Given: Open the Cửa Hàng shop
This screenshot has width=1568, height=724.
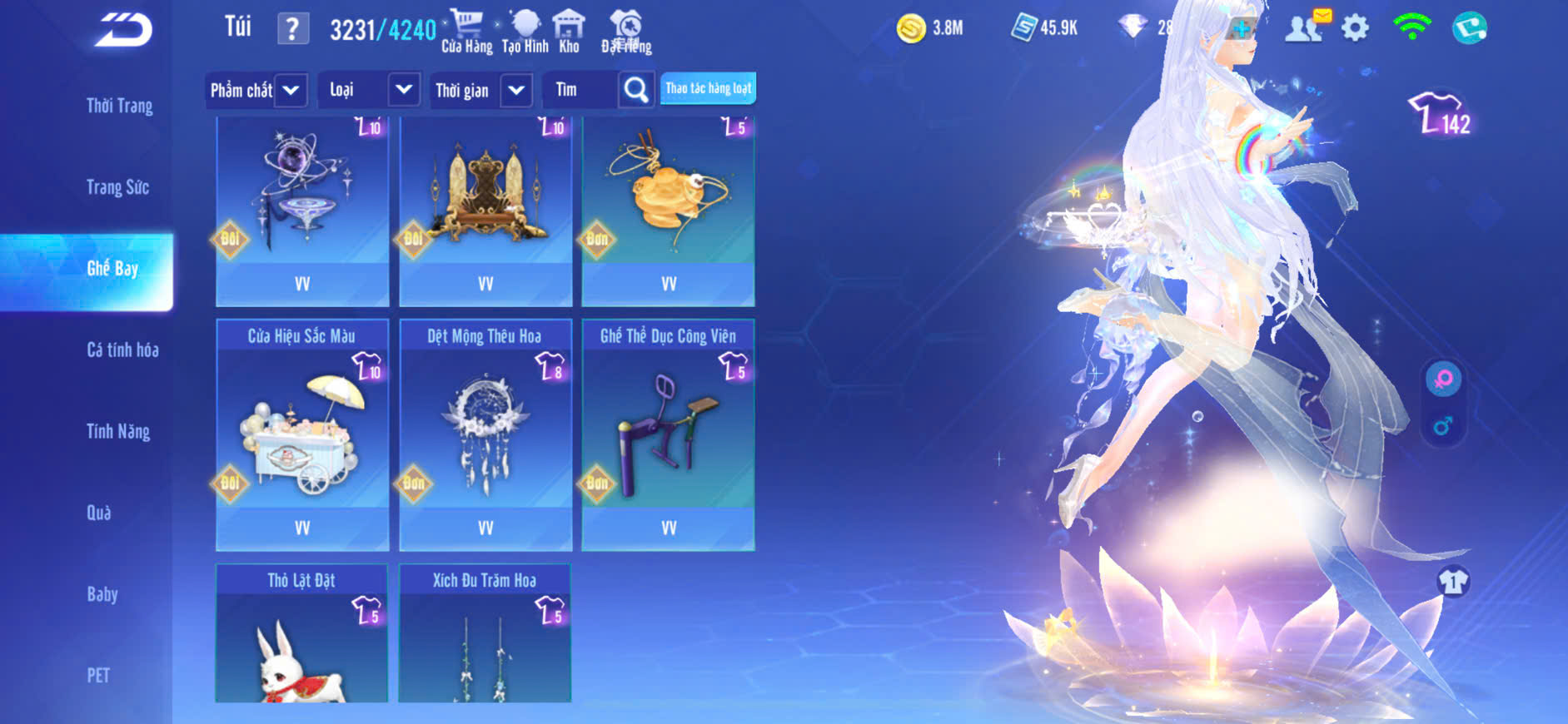Looking at the screenshot, I should click(x=466, y=32).
